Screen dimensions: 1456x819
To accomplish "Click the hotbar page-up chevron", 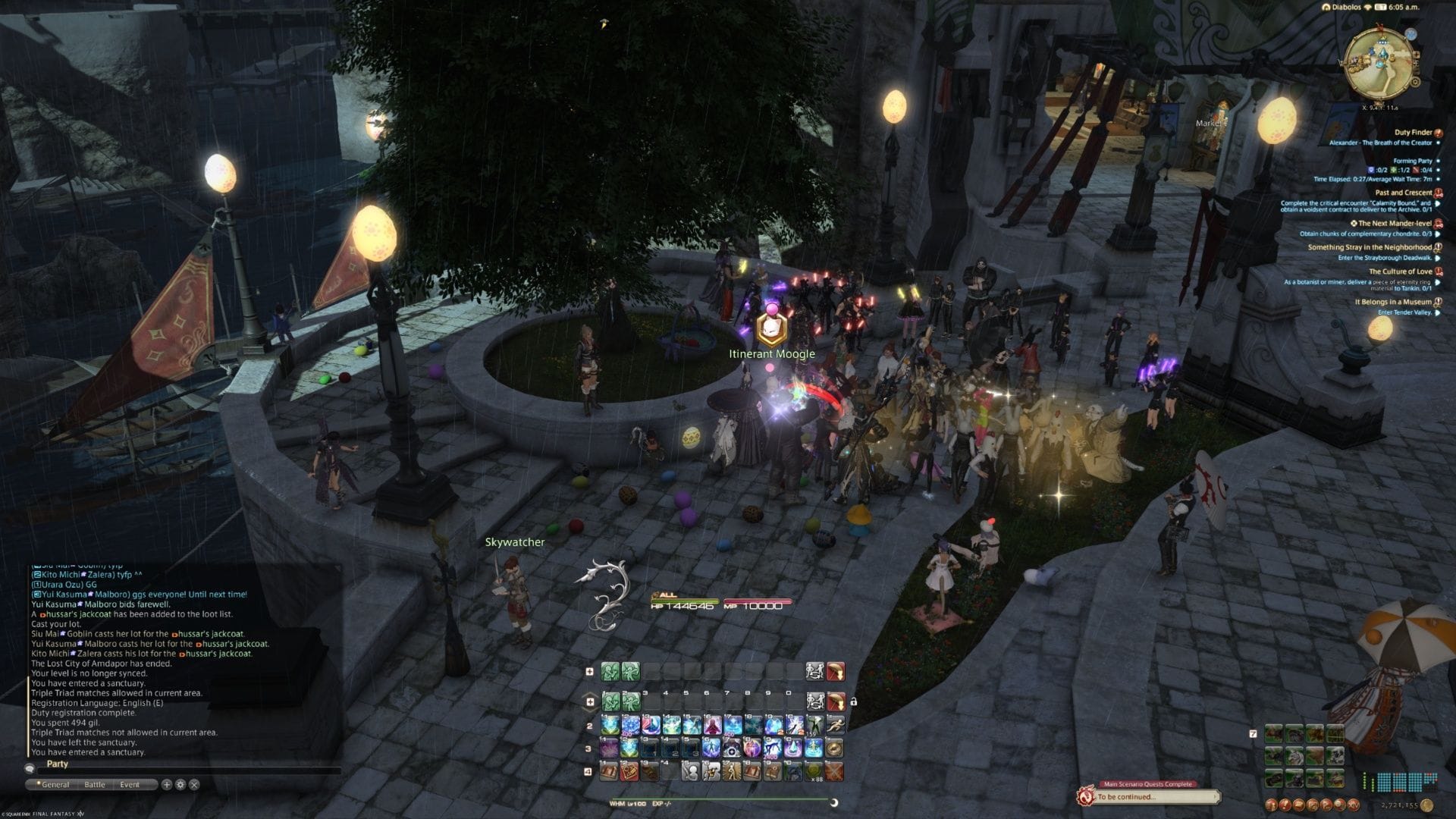I will pyautogui.click(x=590, y=695).
